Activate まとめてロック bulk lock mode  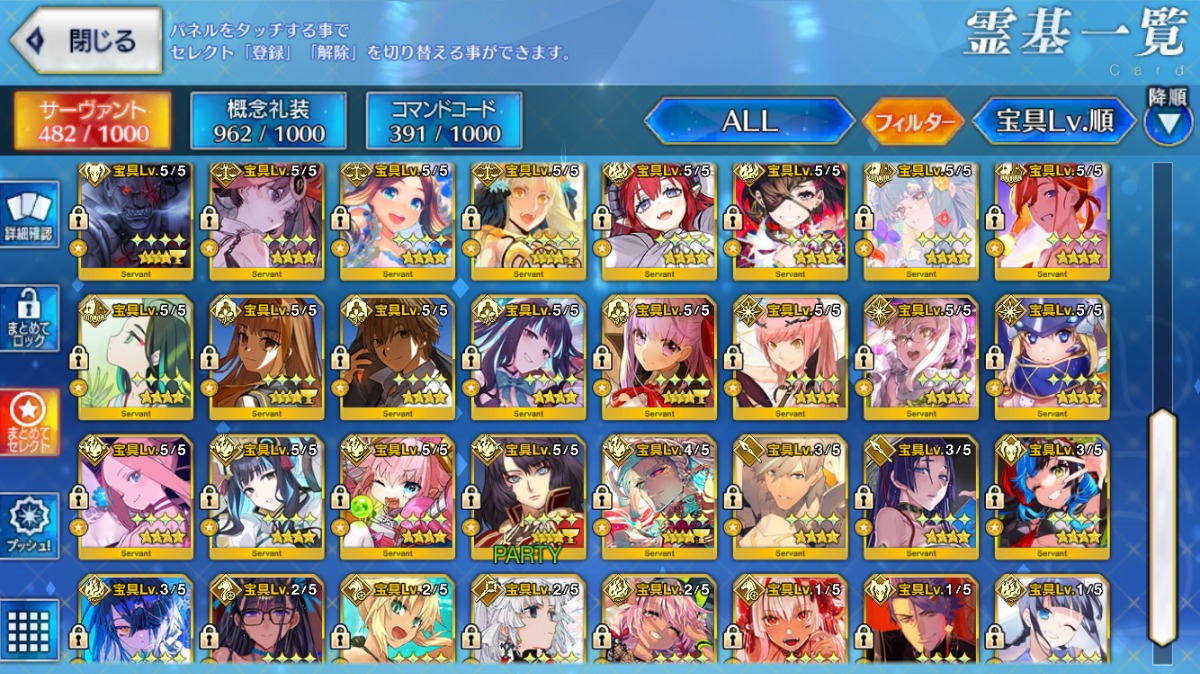click(29, 318)
